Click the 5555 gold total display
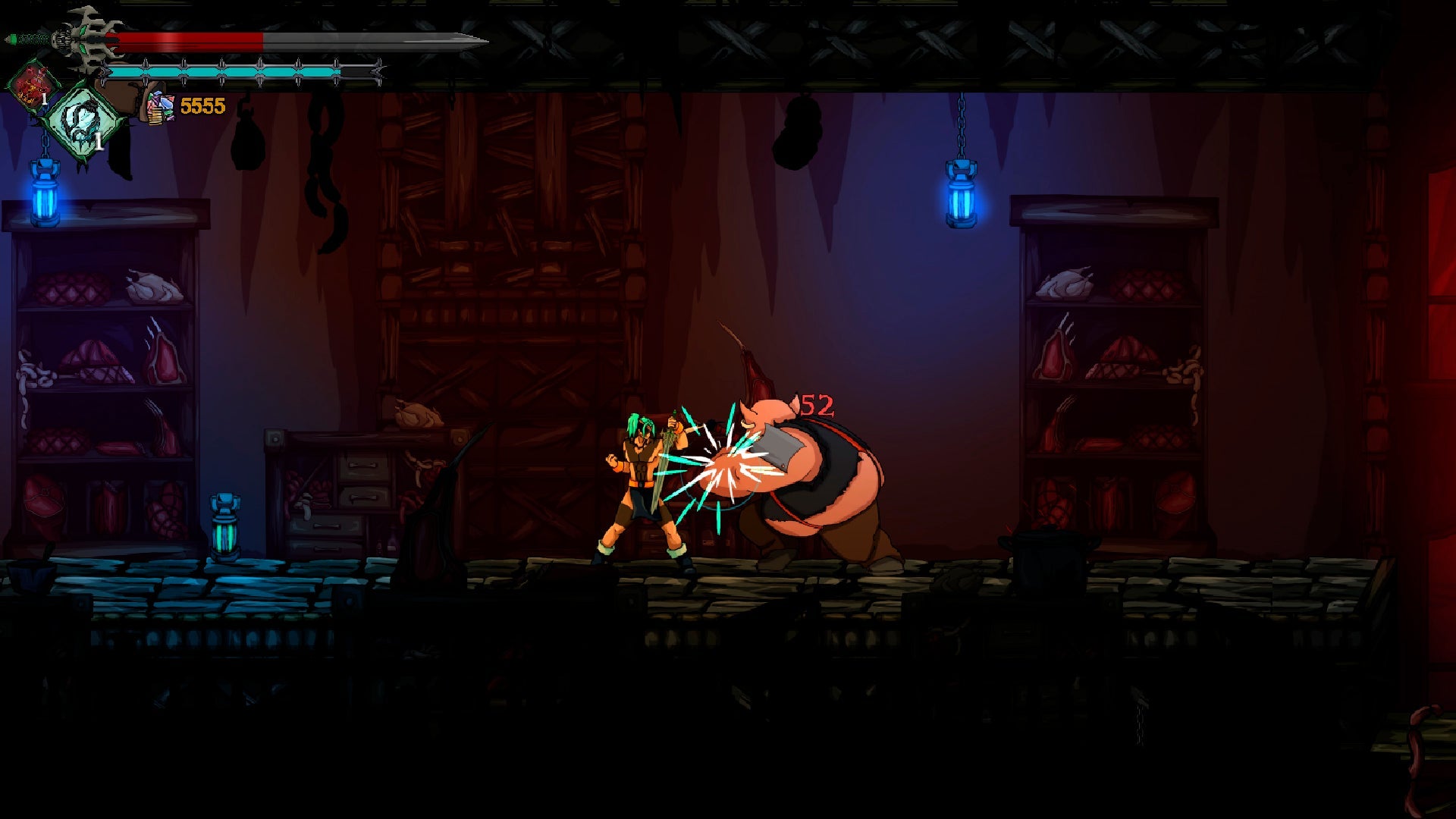 click(x=203, y=105)
